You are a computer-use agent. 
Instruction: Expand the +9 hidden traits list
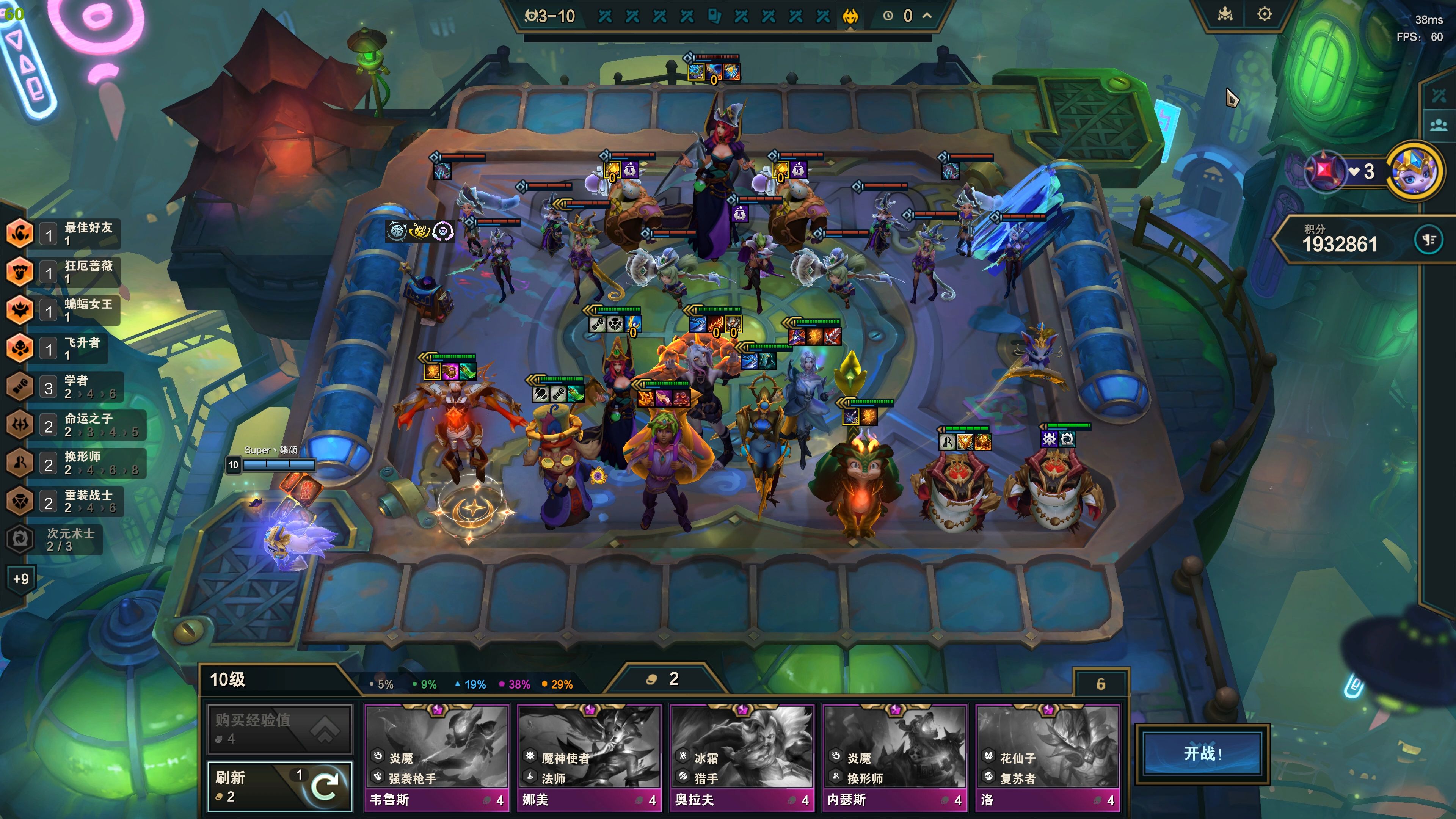pos(21,579)
